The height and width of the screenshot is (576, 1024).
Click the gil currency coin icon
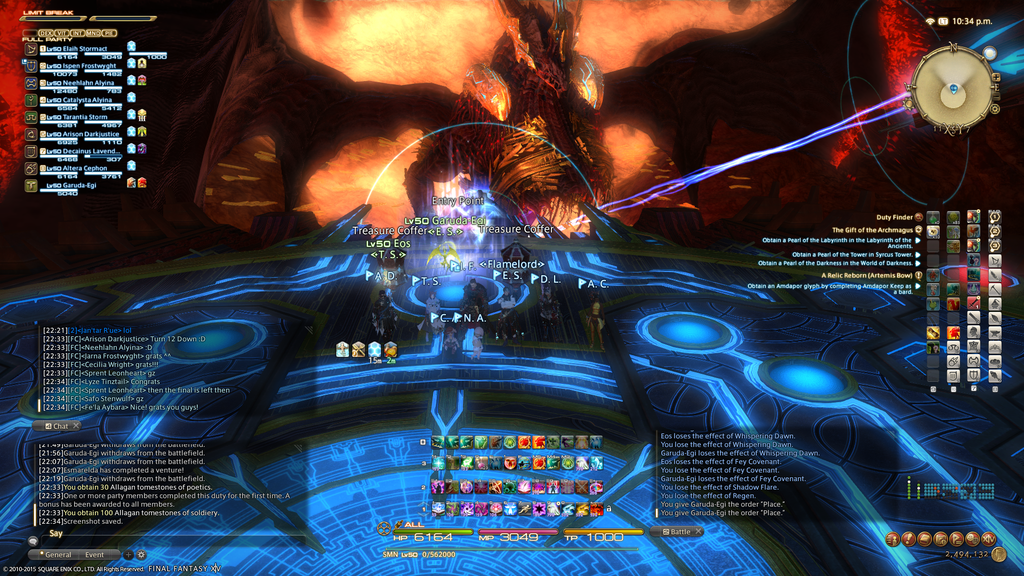[998, 554]
